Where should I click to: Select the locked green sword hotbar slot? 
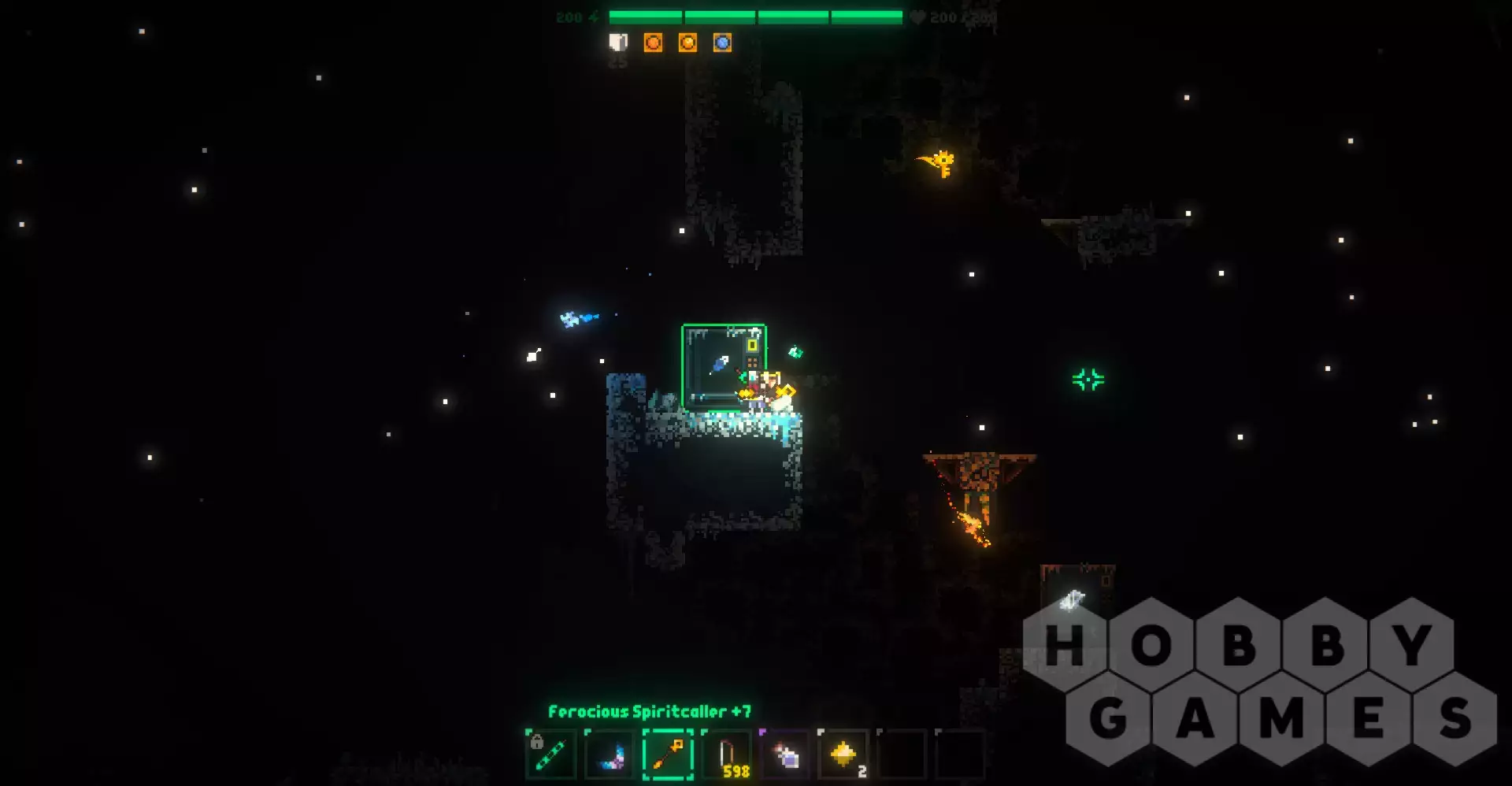pyautogui.click(x=550, y=754)
